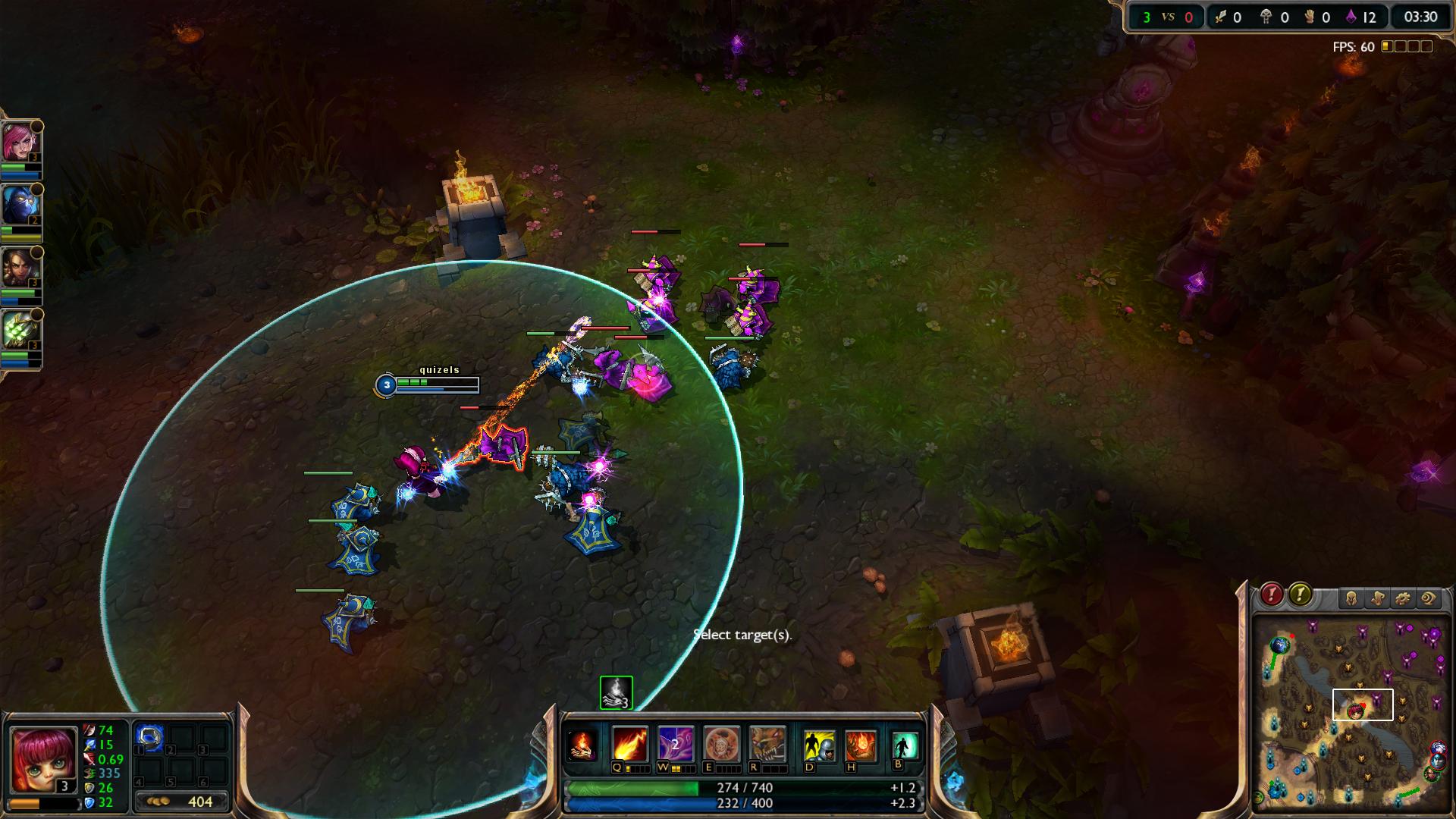Select Vi's portrait in the left team panel

coord(20,143)
